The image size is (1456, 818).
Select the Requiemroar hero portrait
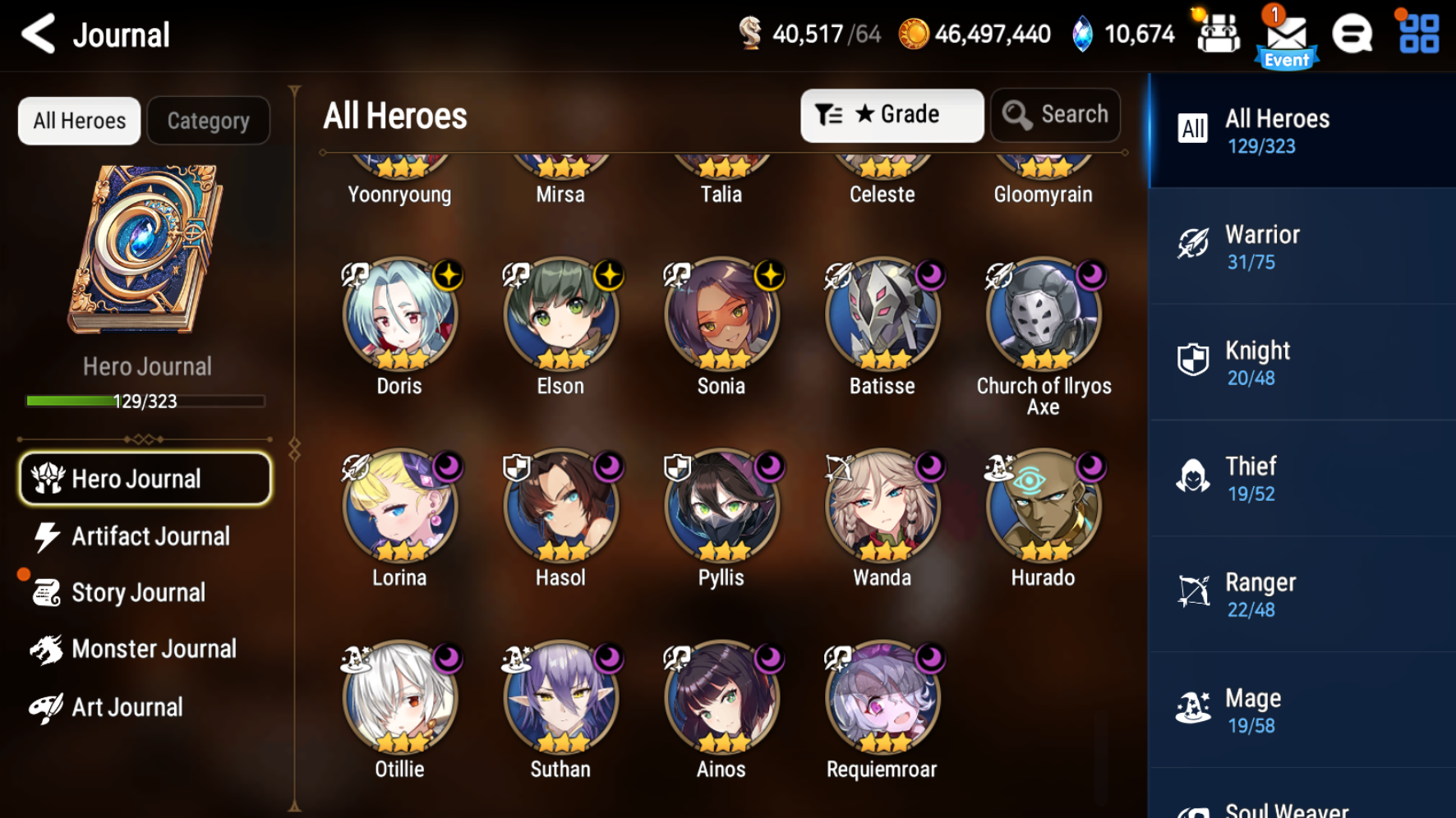[882, 699]
